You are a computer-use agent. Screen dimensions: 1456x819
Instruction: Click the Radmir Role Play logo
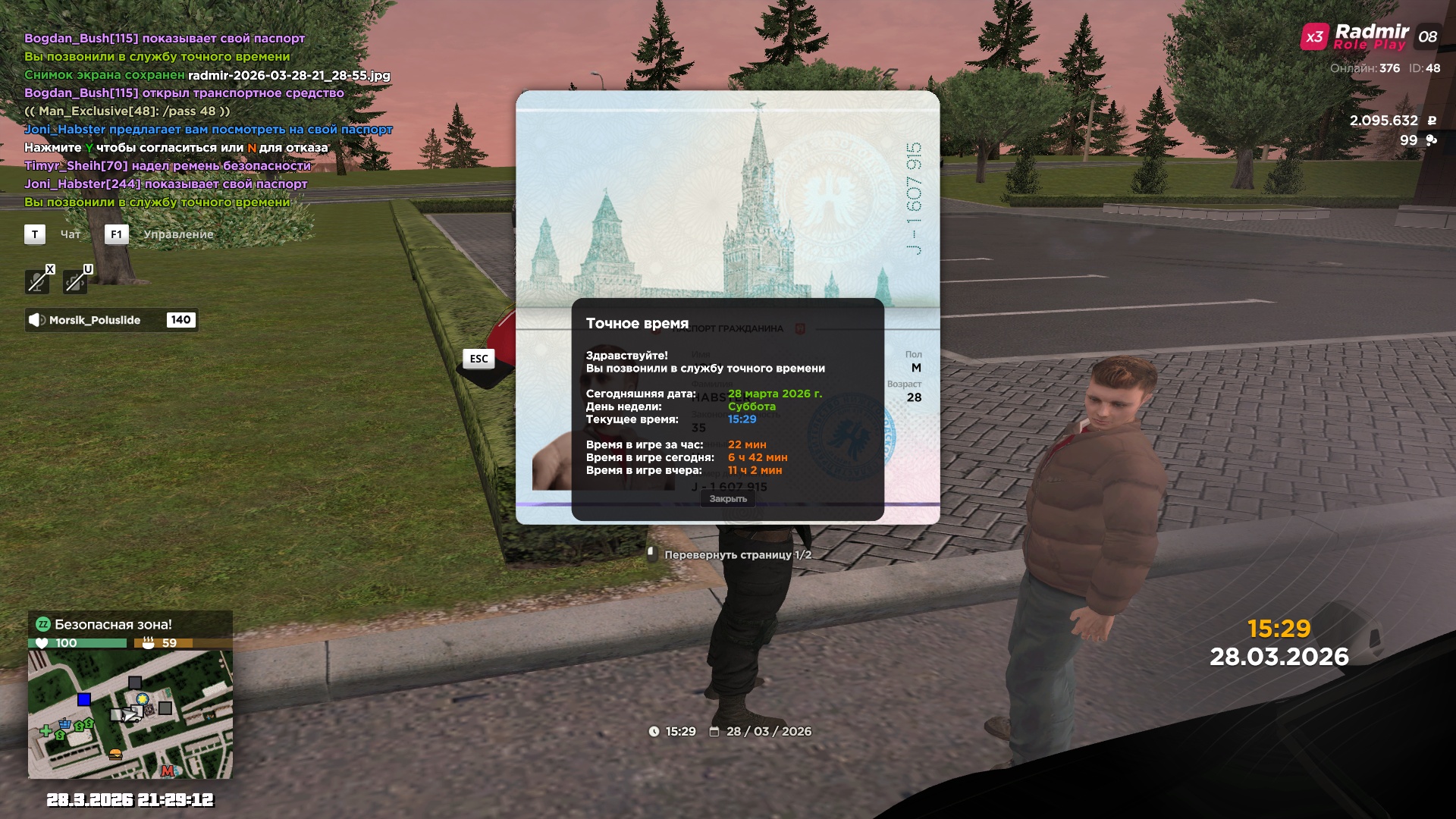[1370, 36]
